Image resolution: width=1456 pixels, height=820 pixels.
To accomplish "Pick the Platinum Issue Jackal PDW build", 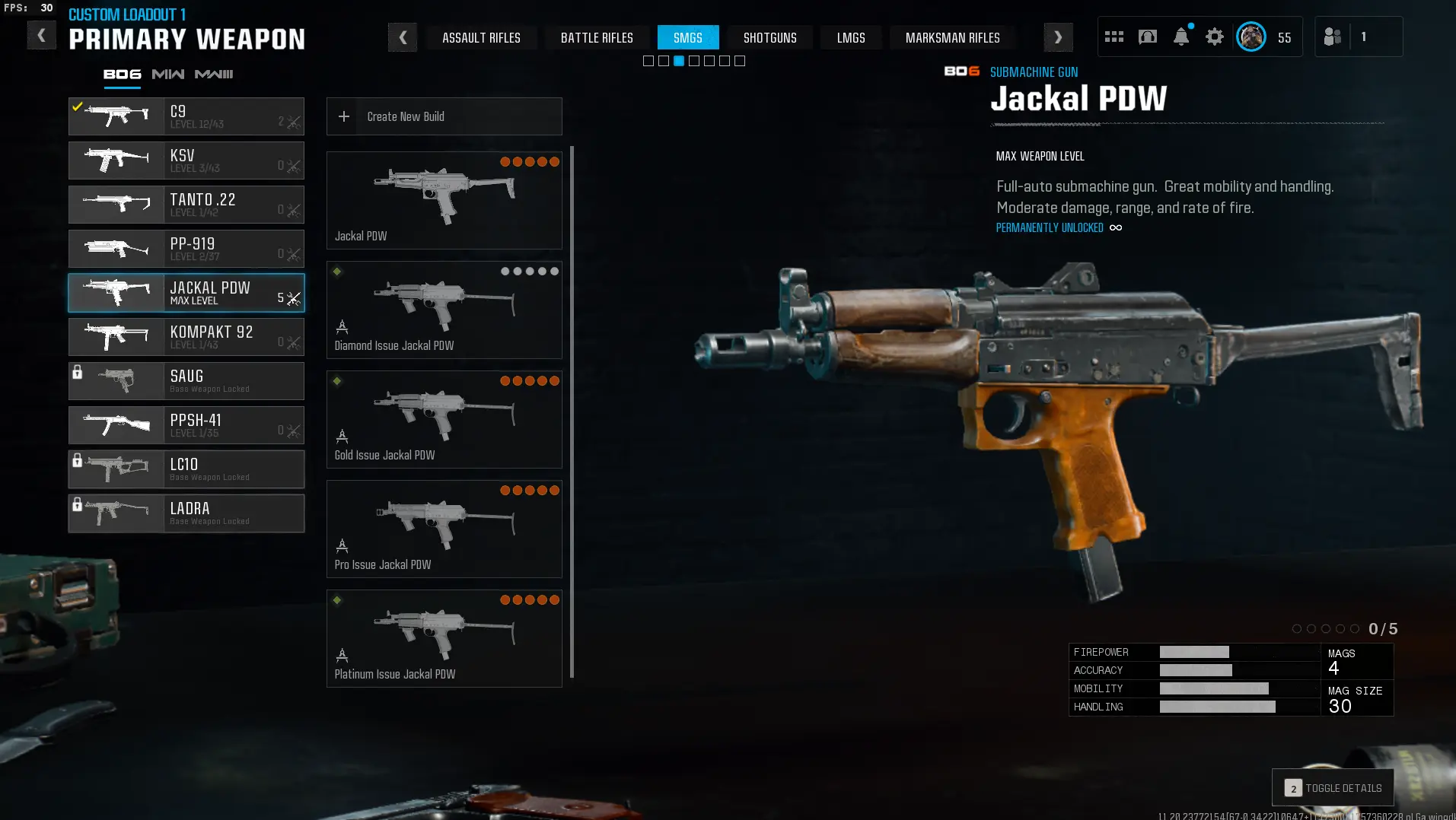I will pos(444,639).
